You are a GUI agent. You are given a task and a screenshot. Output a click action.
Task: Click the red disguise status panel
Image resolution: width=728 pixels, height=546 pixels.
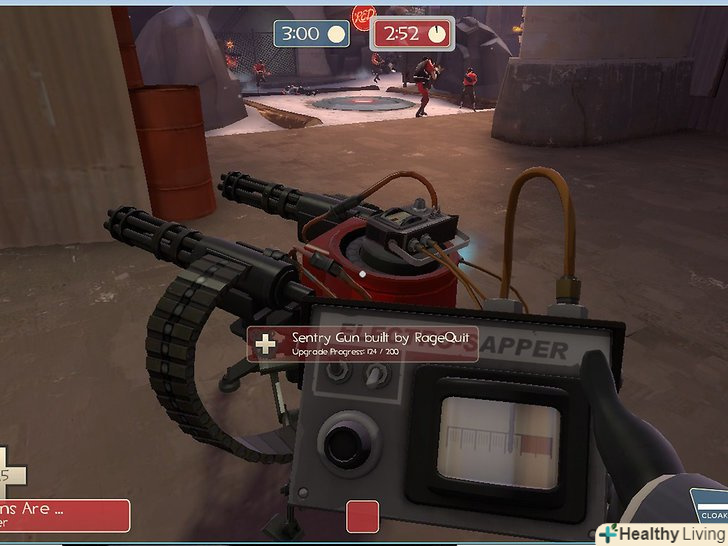pos(66,515)
